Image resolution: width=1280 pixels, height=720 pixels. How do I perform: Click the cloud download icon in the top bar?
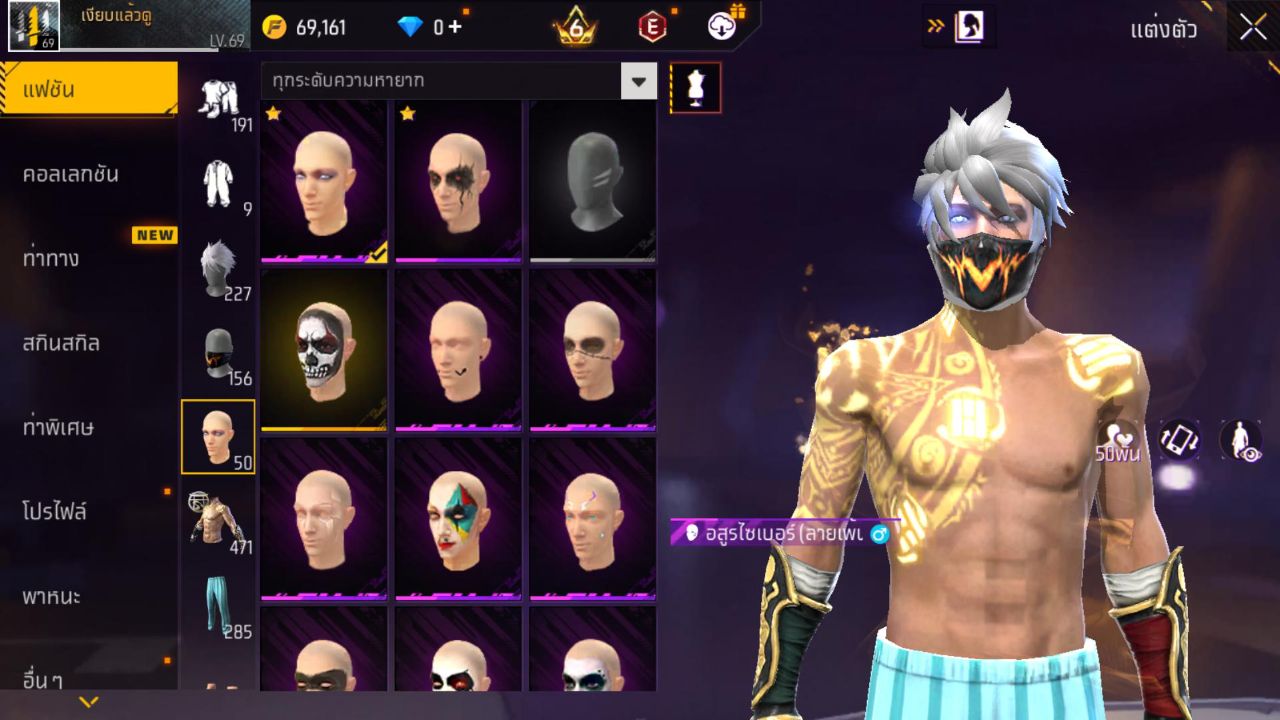click(x=720, y=27)
